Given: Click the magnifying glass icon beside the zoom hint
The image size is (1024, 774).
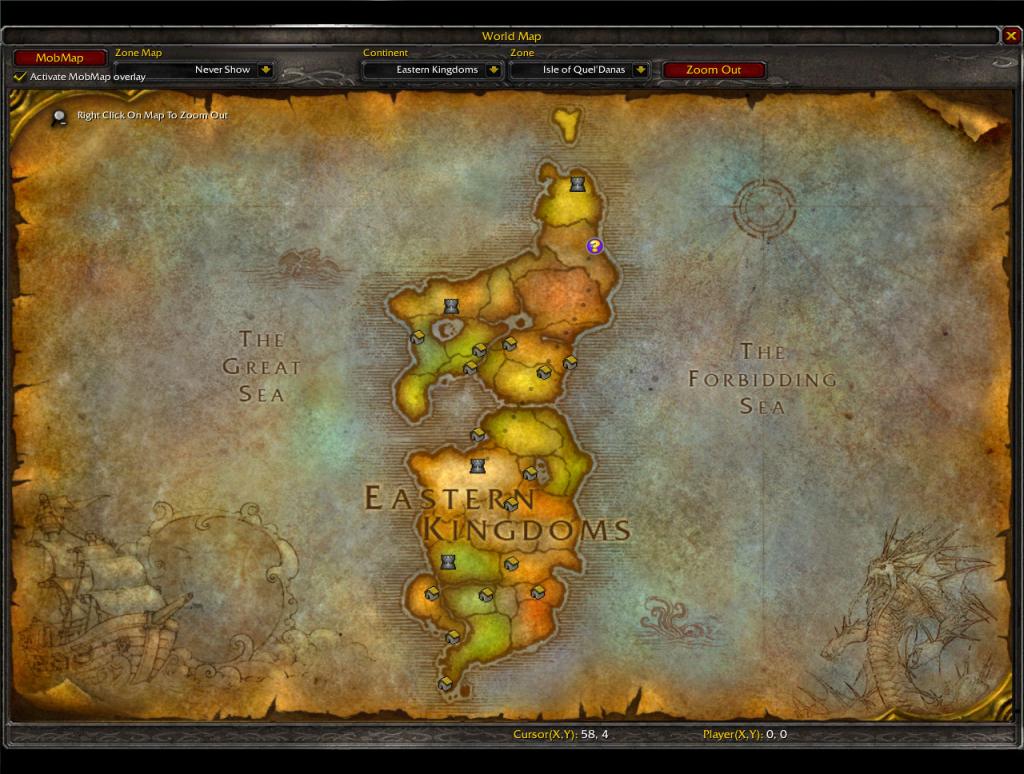Looking at the screenshot, I should [60, 117].
